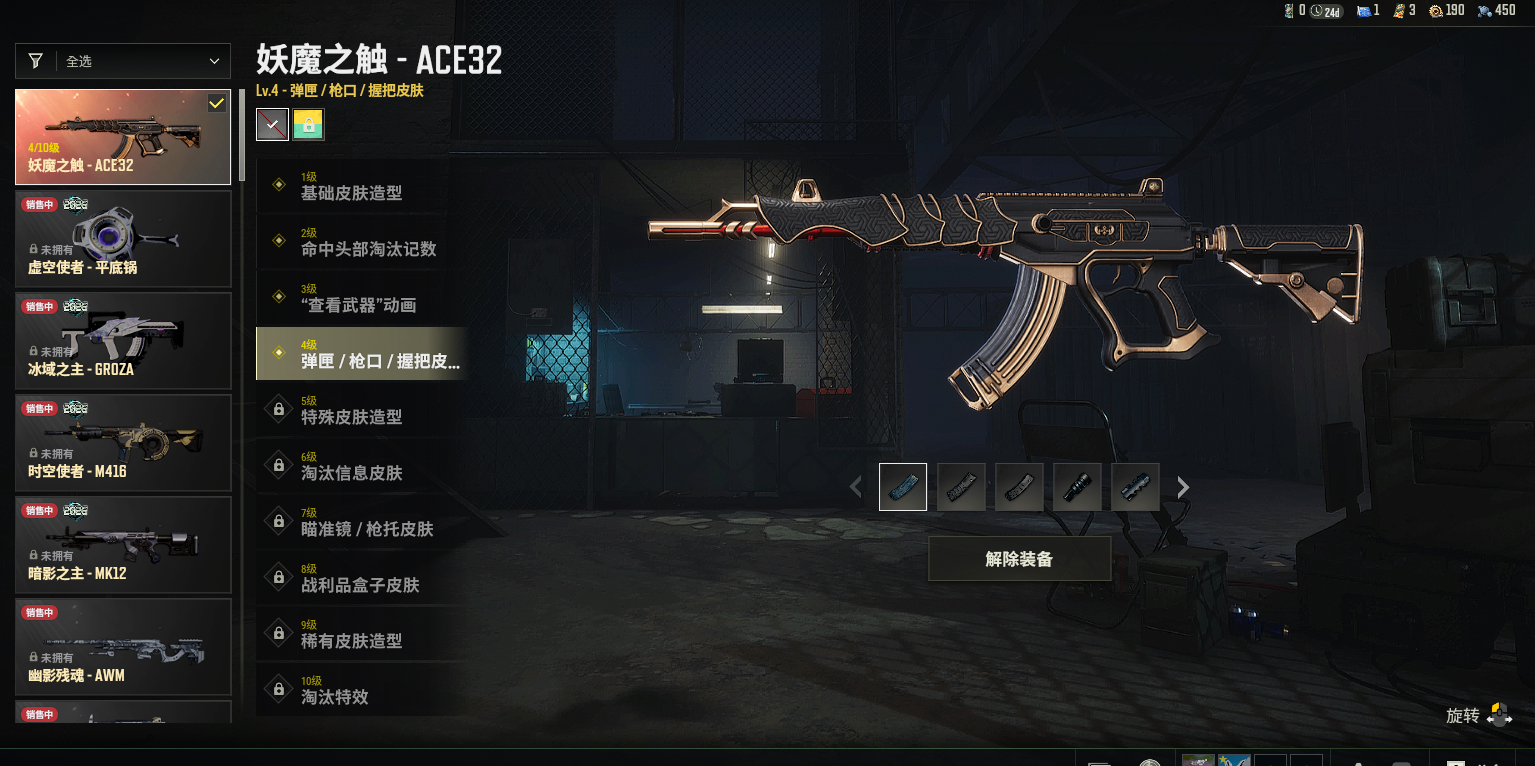Viewport: 1535px width, 766px height.
Task: Select the 暗影之主 - MK12 skin
Action: tap(123, 545)
